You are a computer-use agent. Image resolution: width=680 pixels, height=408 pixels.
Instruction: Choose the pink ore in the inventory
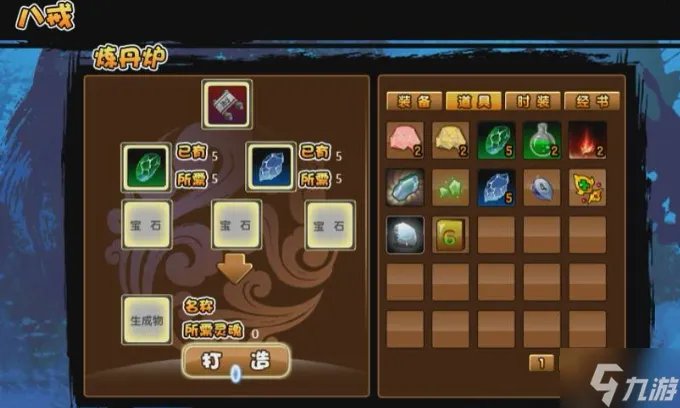tap(406, 141)
